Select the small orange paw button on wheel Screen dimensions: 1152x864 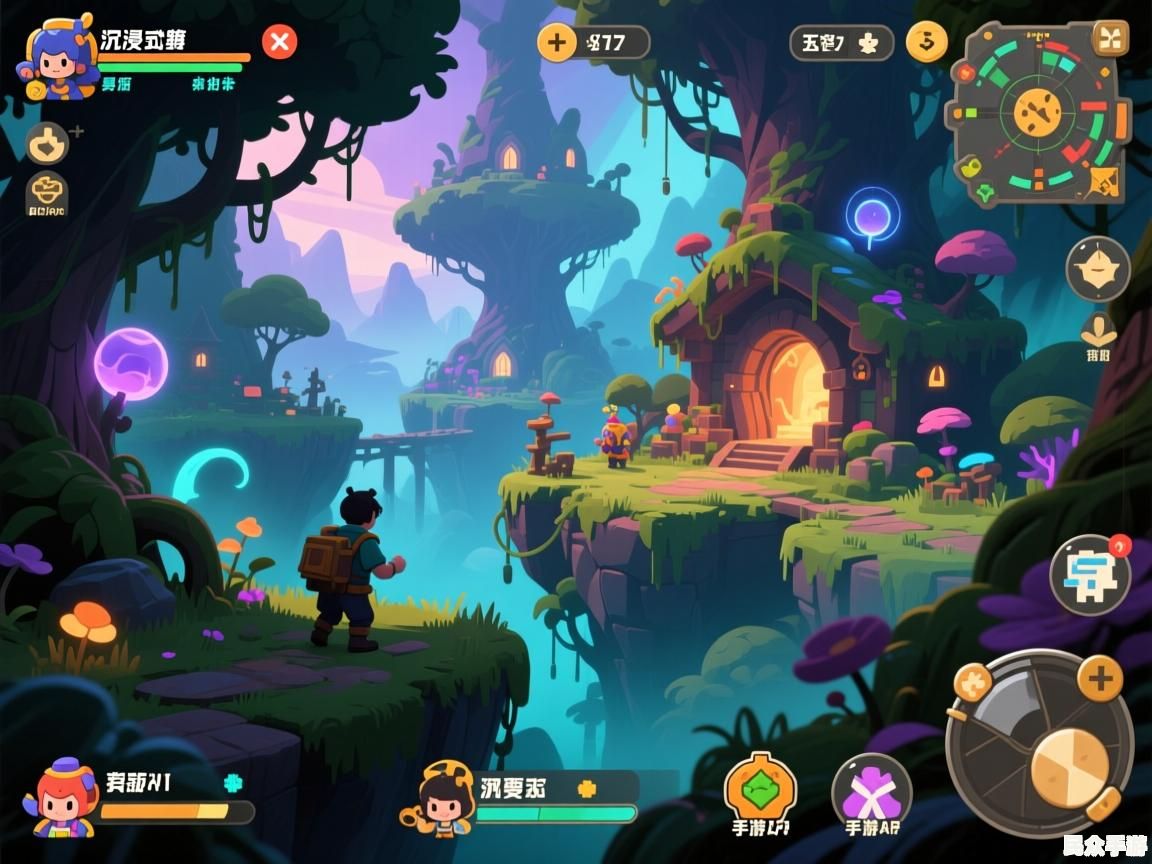pyautogui.click(x=972, y=683)
